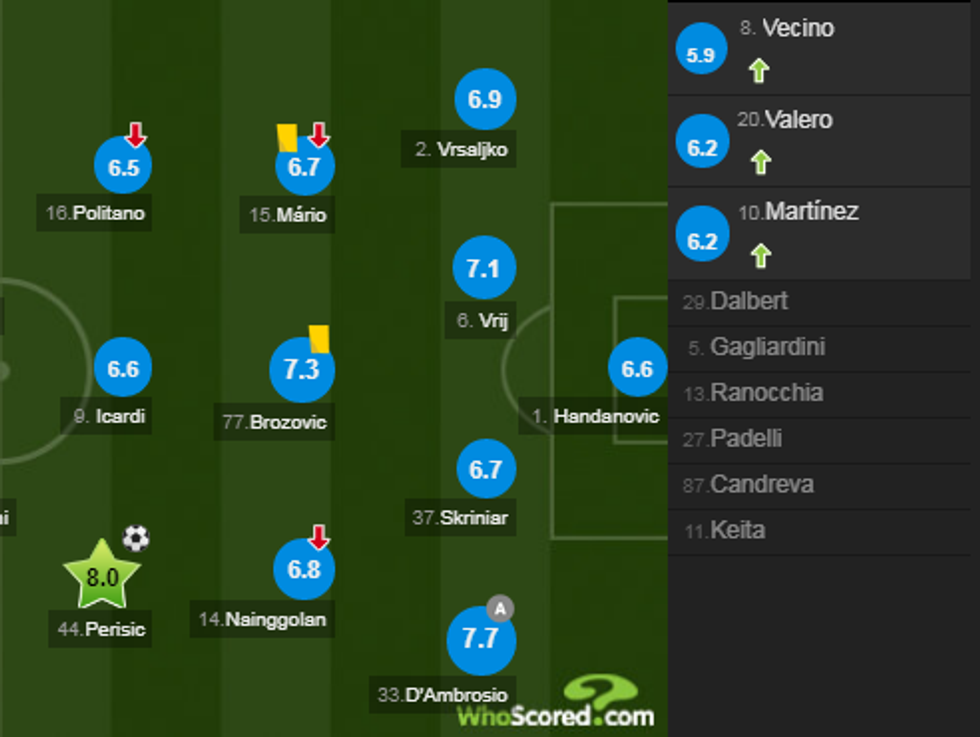This screenshot has height=737, width=980.
Task: Select D'Ambrosio's 7.7 rating bubble
Action: click(481, 639)
